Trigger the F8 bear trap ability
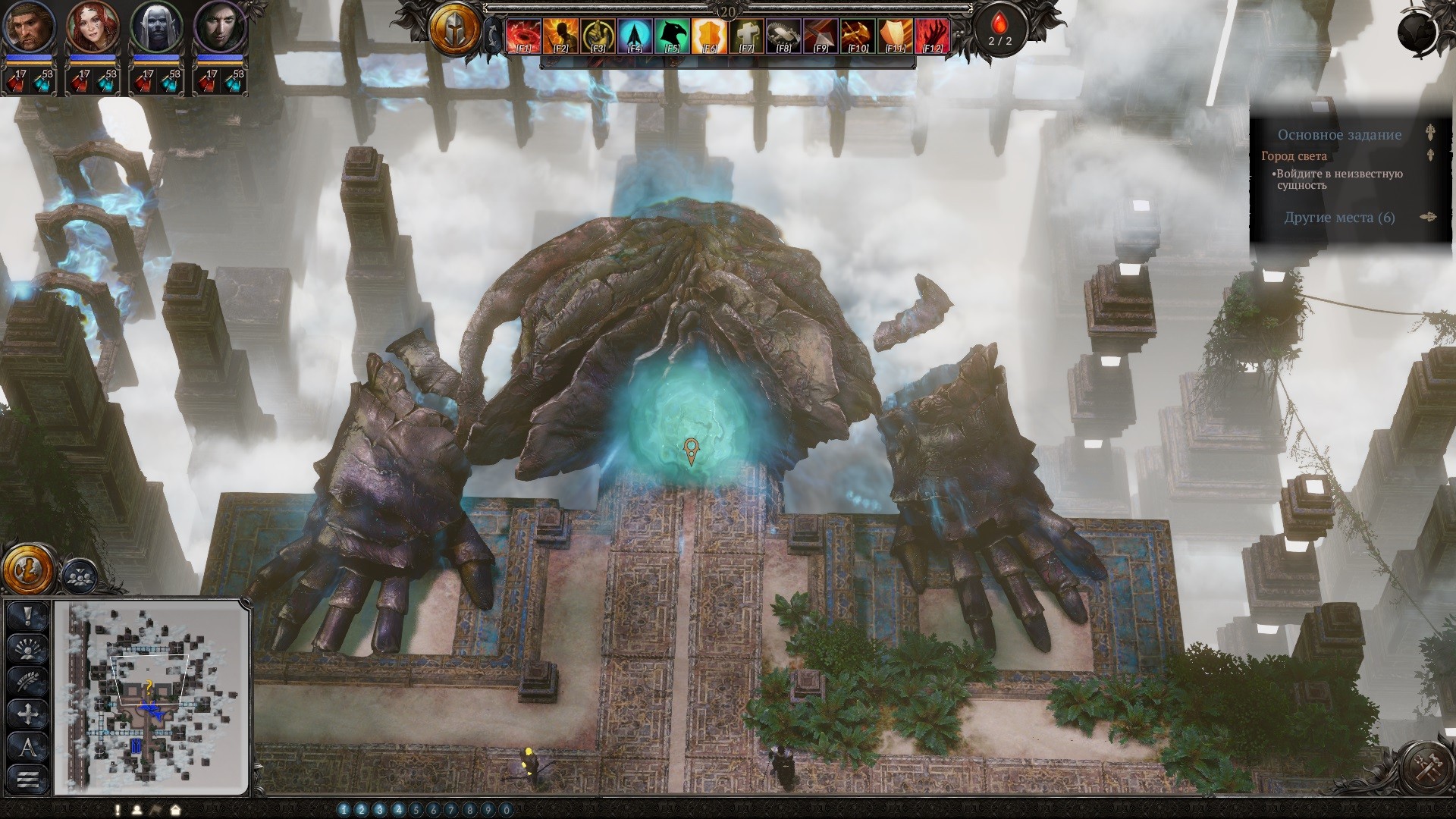Viewport: 1456px width, 819px height. [x=784, y=36]
